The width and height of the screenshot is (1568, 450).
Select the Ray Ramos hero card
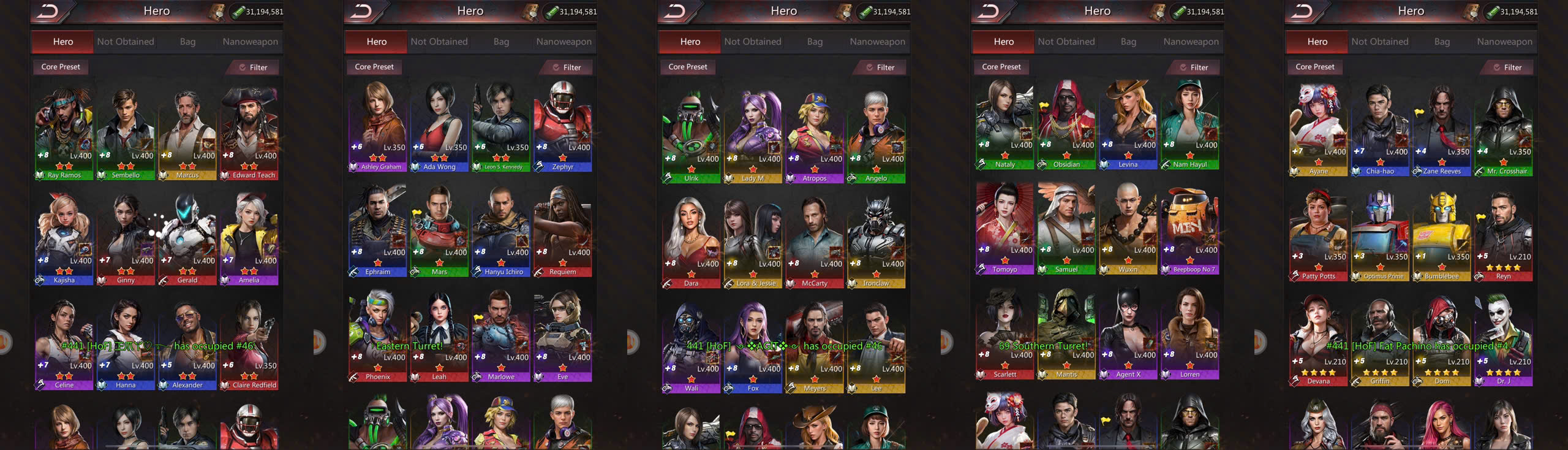point(64,132)
